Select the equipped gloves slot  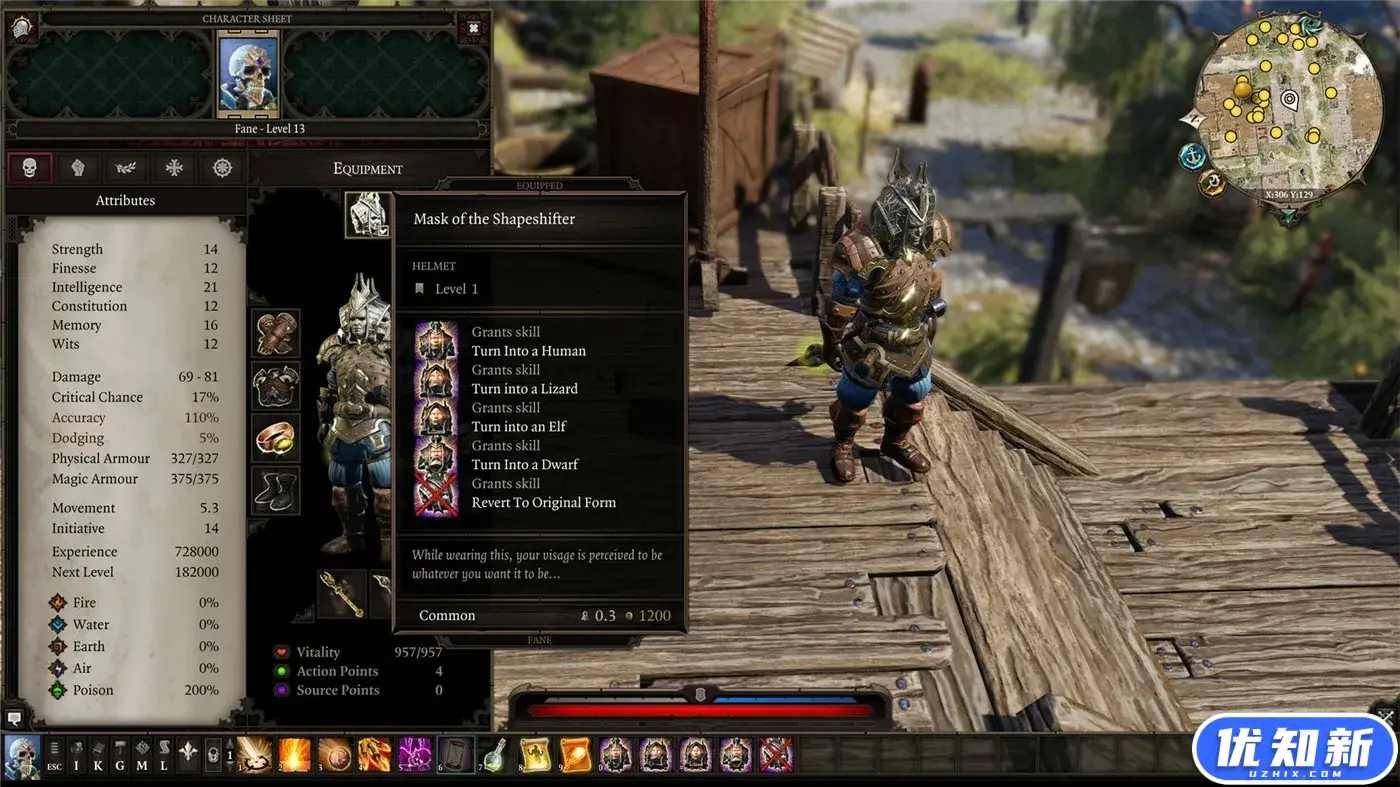tap(275, 333)
